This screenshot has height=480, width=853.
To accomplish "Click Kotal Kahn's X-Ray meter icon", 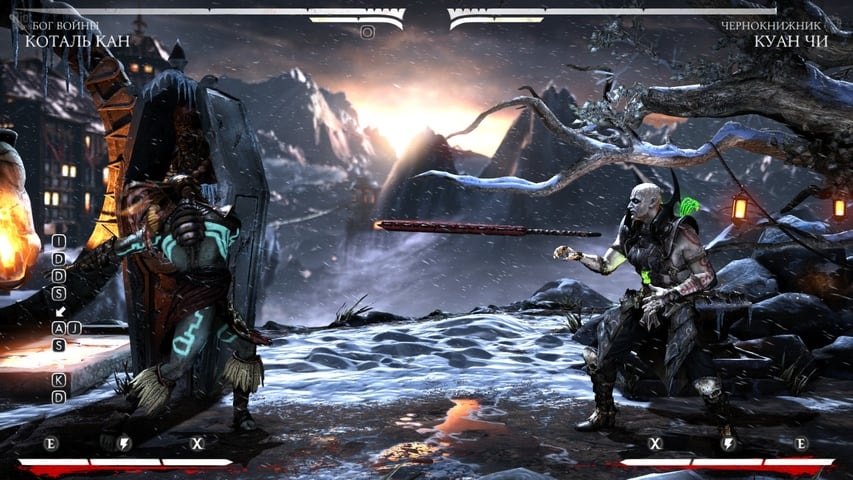I will 197,443.
